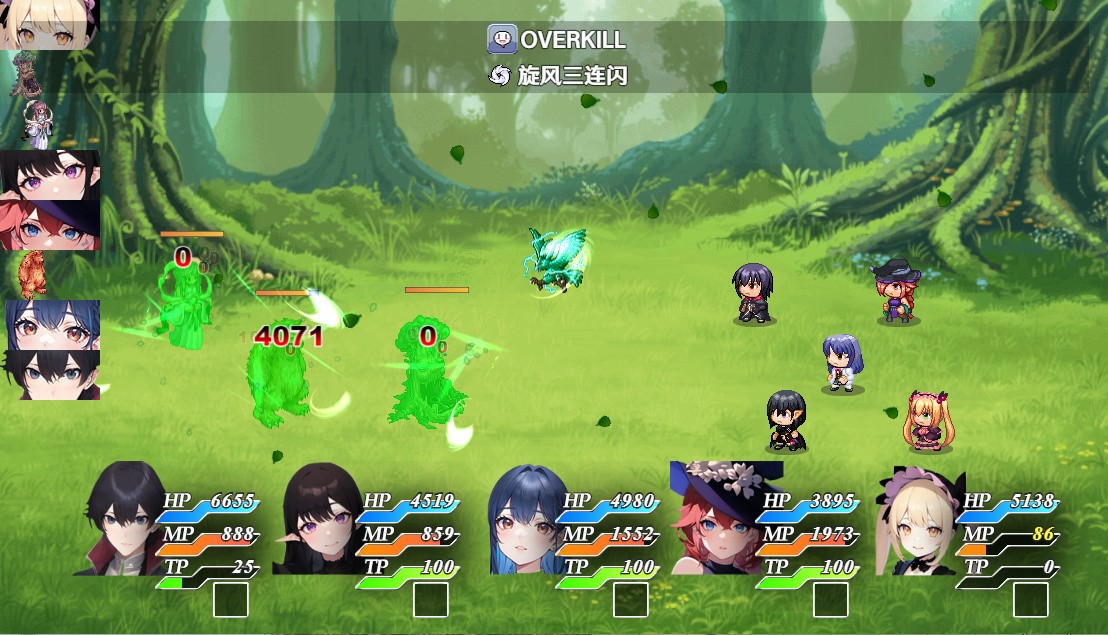Select the orange beast turn order icon

click(x=30, y=274)
